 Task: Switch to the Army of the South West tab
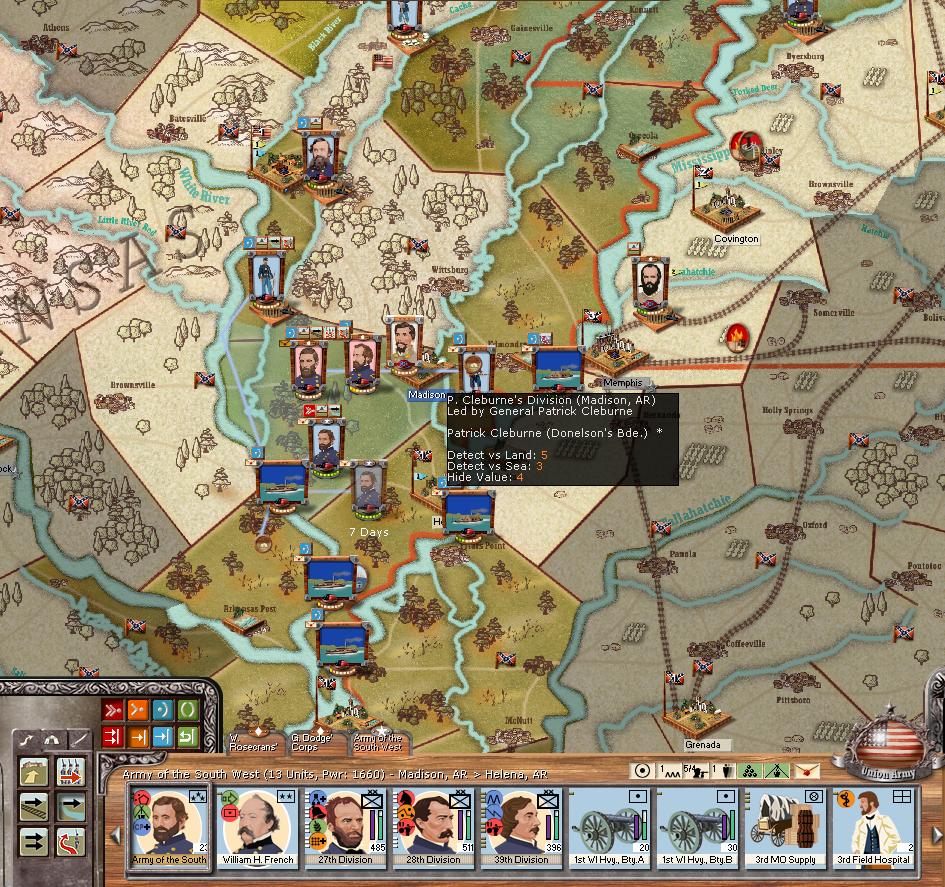tap(377, 742)
